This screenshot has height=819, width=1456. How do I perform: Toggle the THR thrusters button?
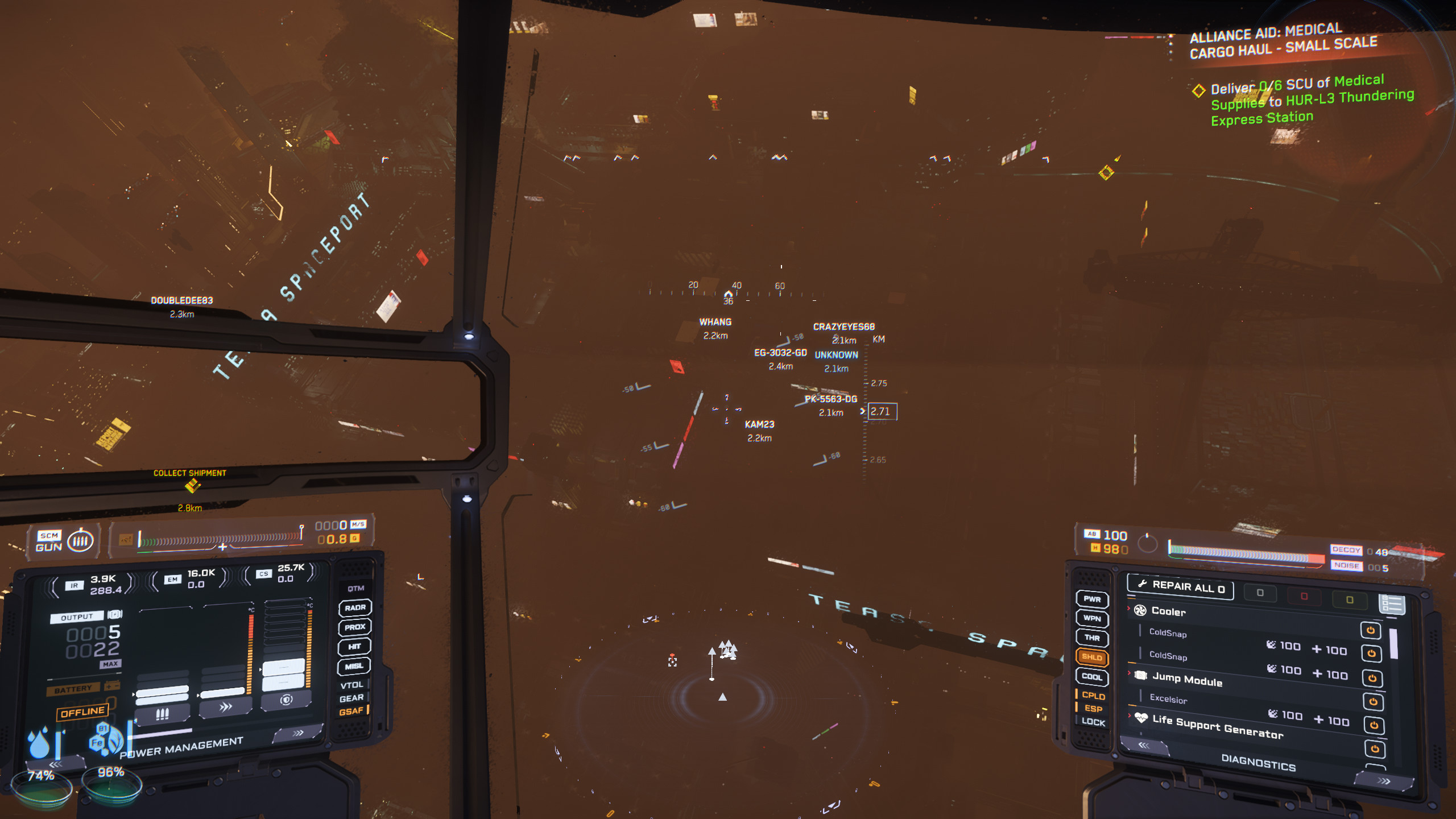1092,638
